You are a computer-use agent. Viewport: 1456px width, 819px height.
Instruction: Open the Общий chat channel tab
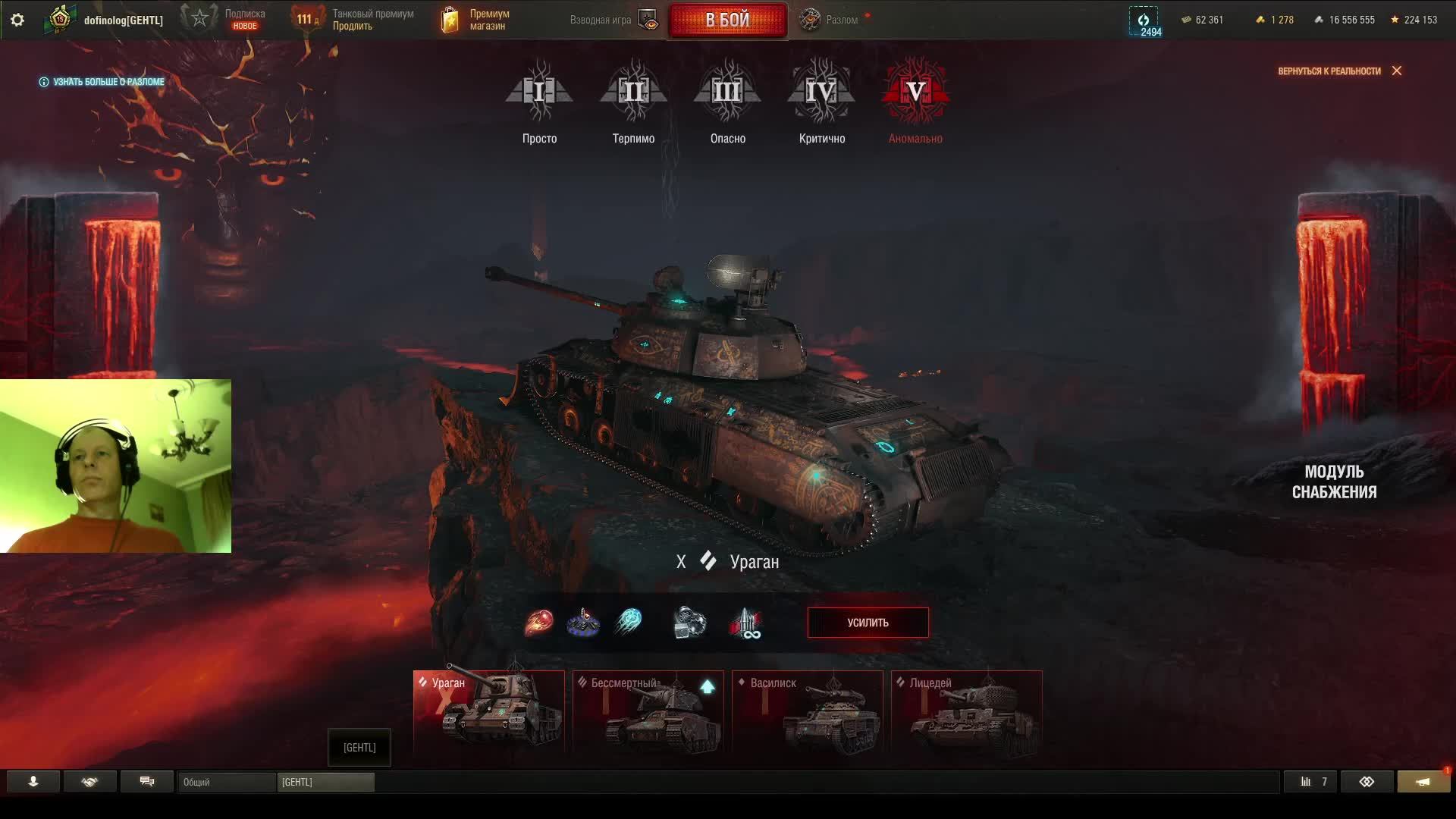point(226,782)
